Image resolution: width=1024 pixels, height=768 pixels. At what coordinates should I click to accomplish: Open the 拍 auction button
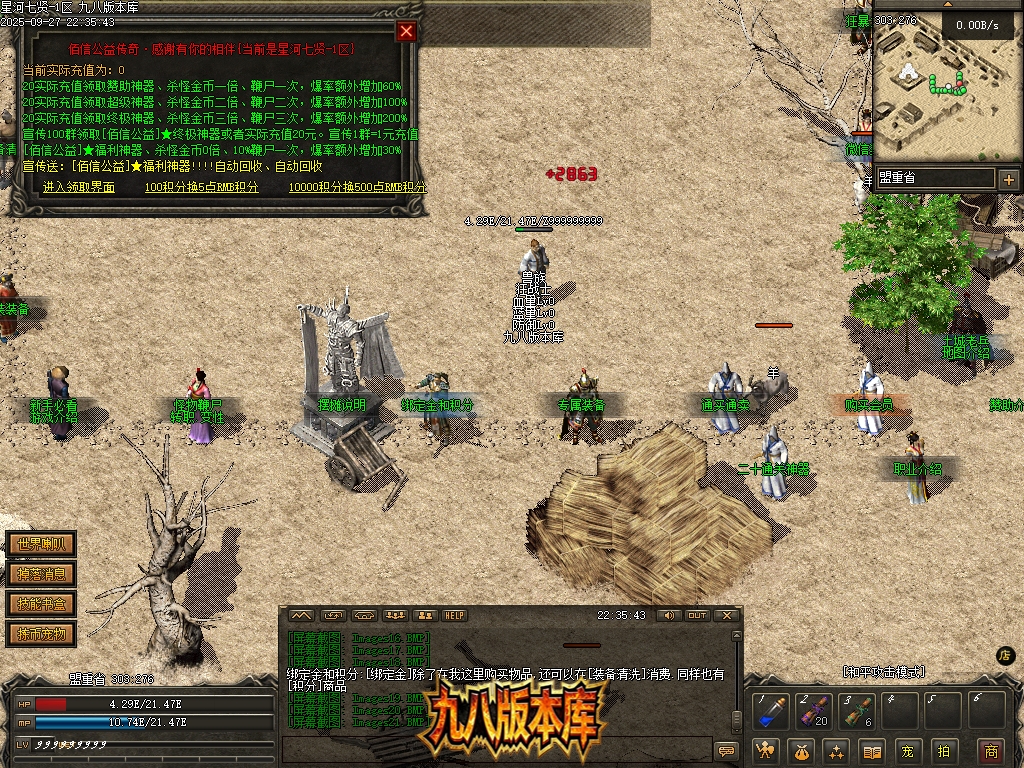tap(942, 750)
